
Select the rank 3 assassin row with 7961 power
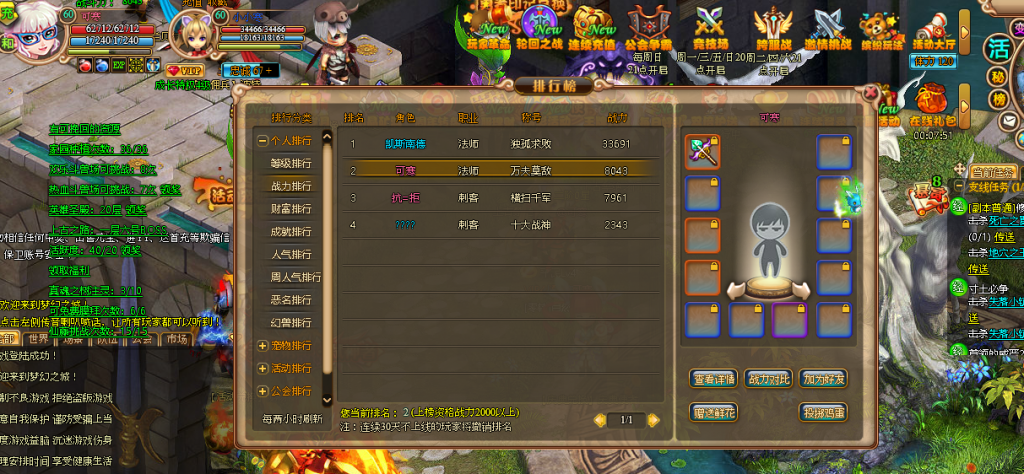coord(500,198)
